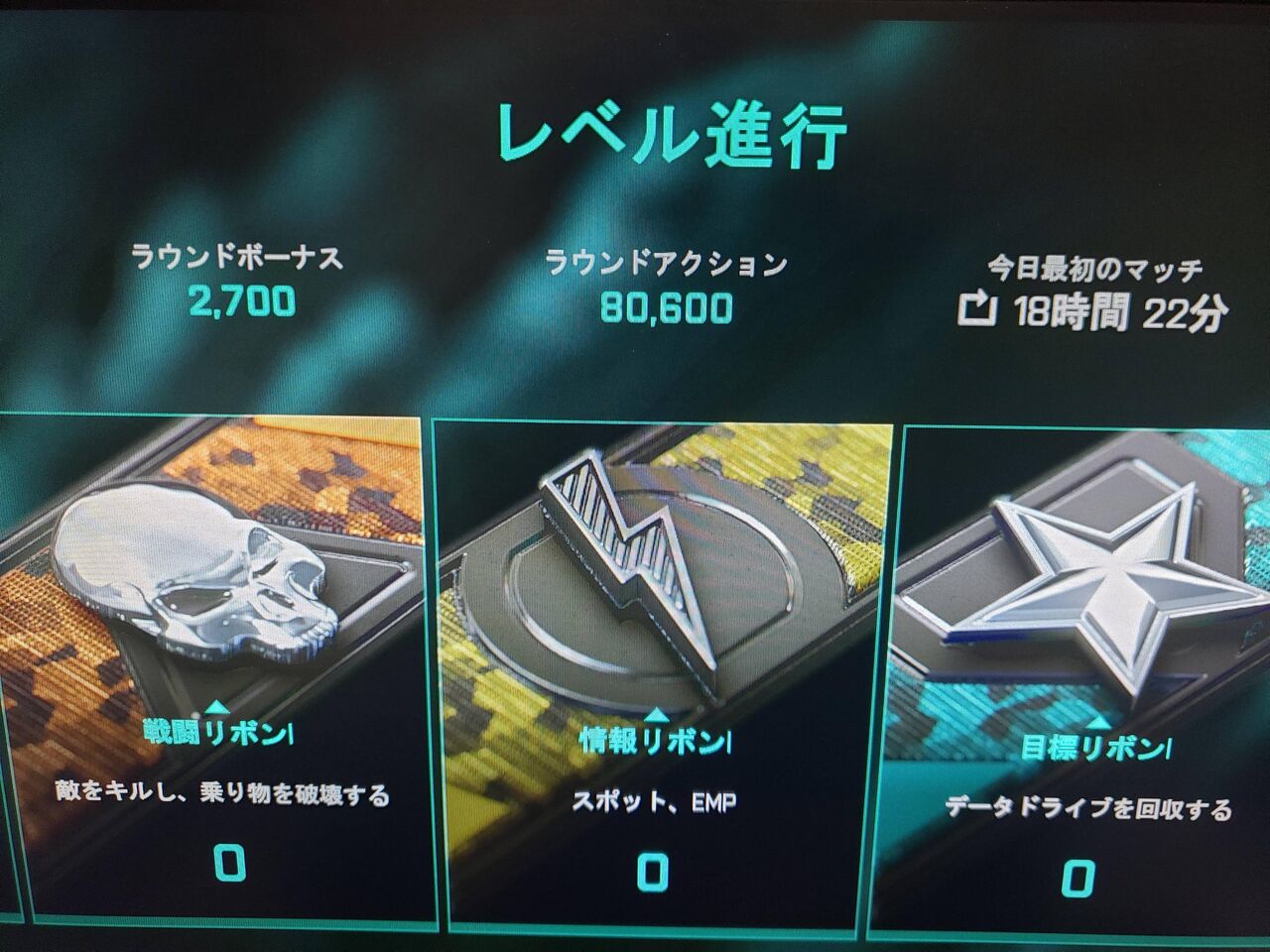Click the refresh icon next to 18時間 22分

978,310
